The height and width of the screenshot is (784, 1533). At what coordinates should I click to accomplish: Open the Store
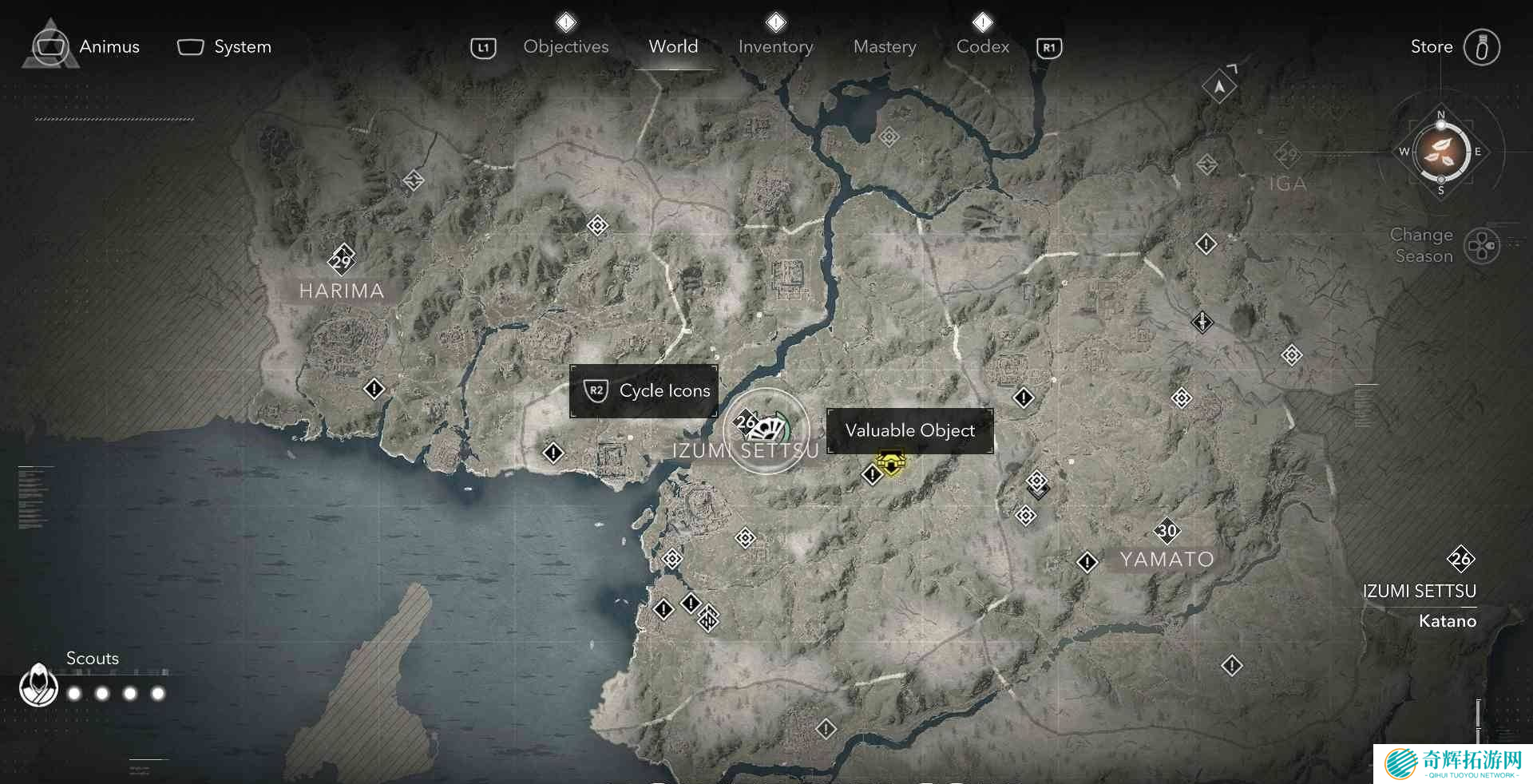[1454, 47]
